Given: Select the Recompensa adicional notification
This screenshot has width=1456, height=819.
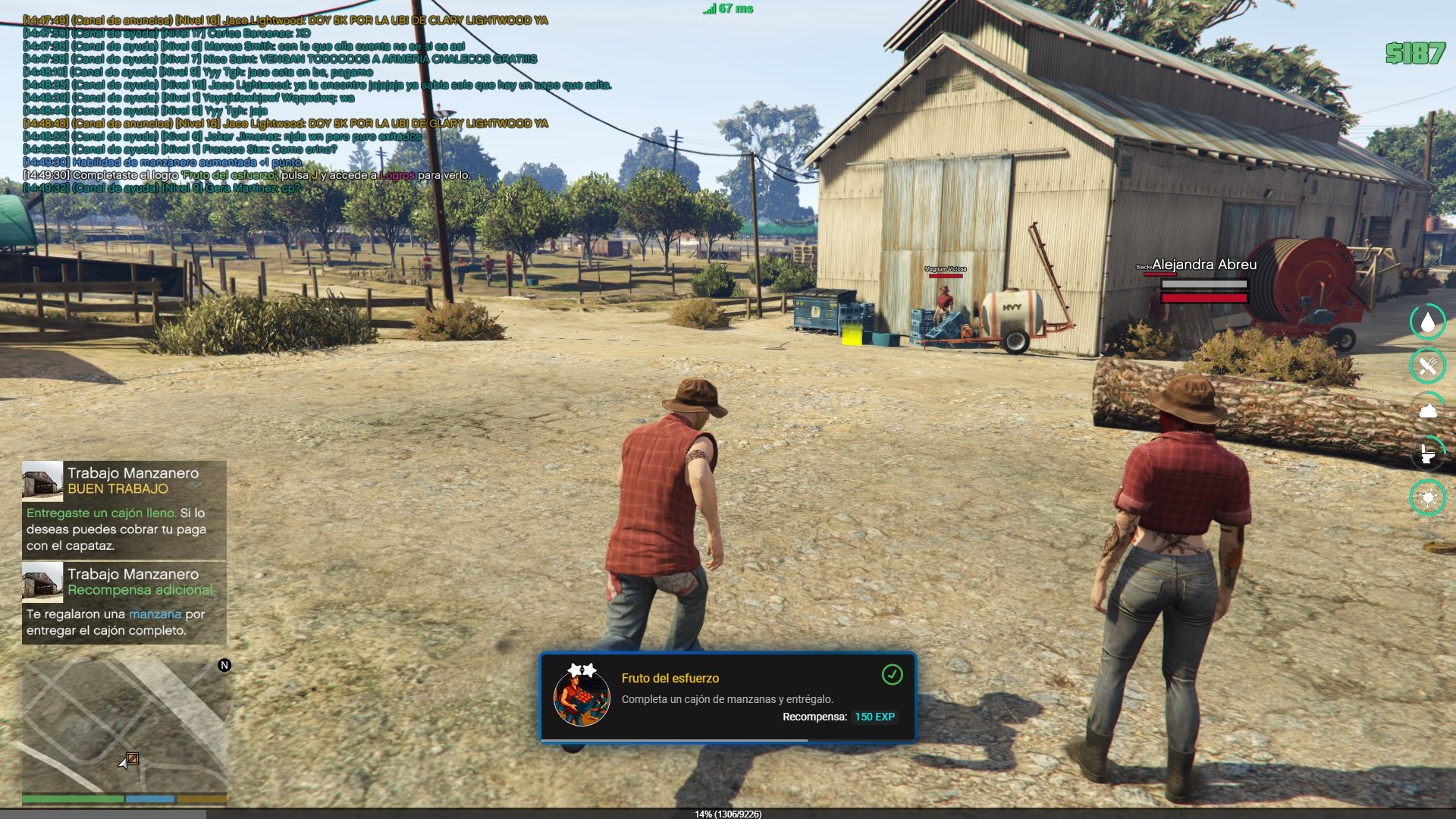Looking at the screenshot, I should [124, 602].
